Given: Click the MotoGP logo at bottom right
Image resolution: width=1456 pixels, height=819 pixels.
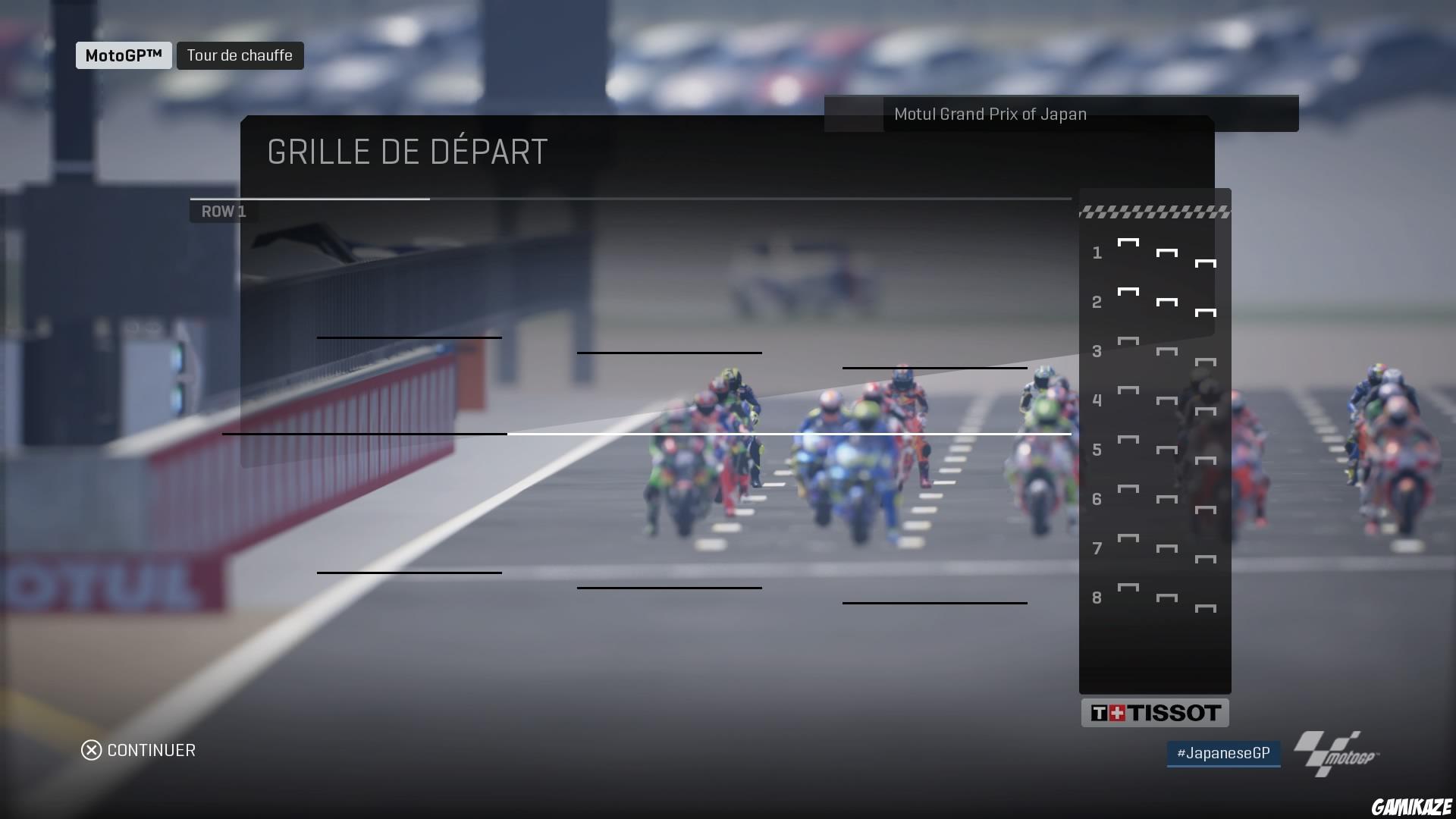Looking at the screenshot, I should tap(1335, 753).
